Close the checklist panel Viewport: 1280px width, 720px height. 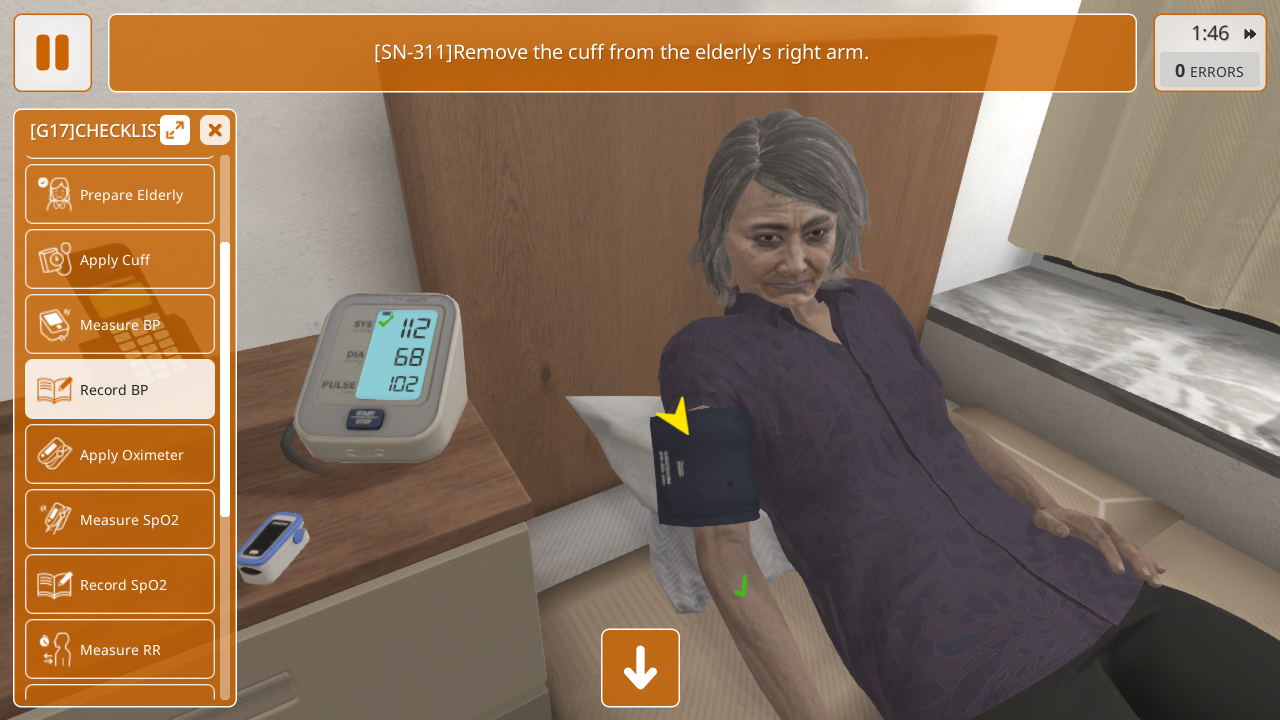tap(215, 130)
